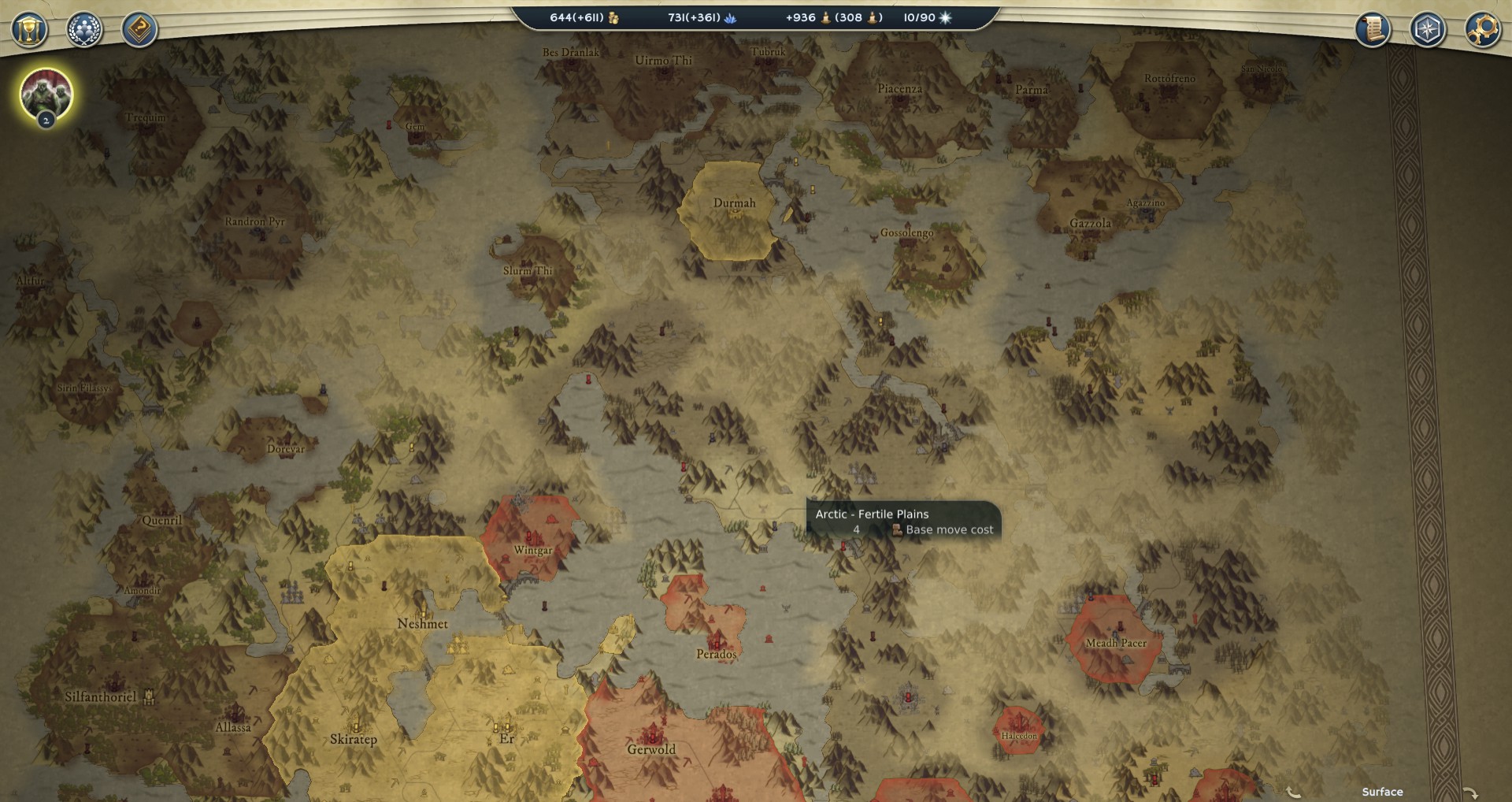Click the up-left arrow beside Surface
Viewport: 1512px width, 802px height.
[x=1294, y=793]
